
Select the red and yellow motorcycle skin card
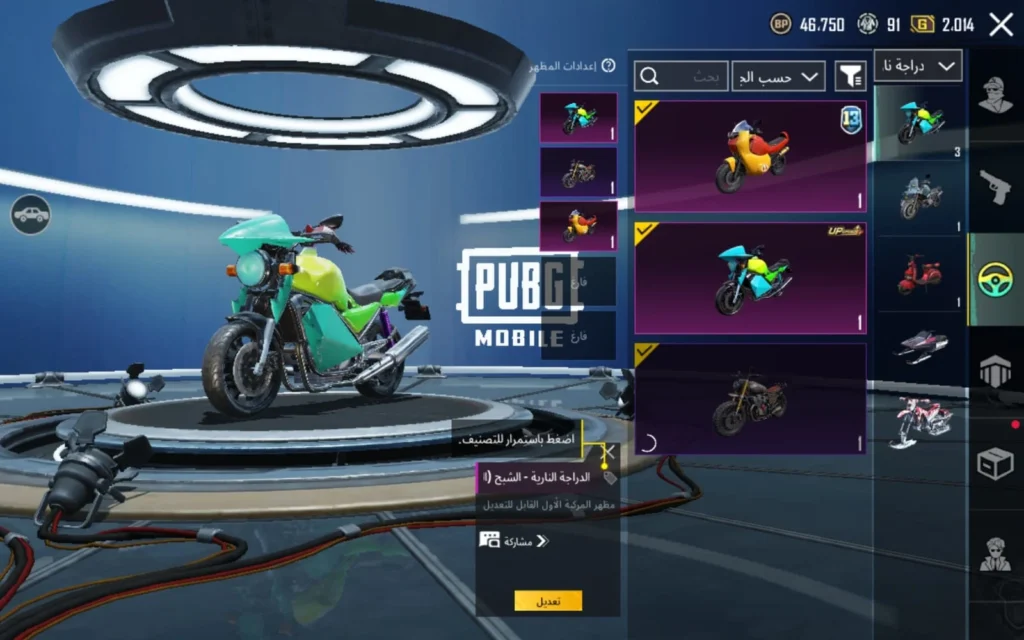750,156
